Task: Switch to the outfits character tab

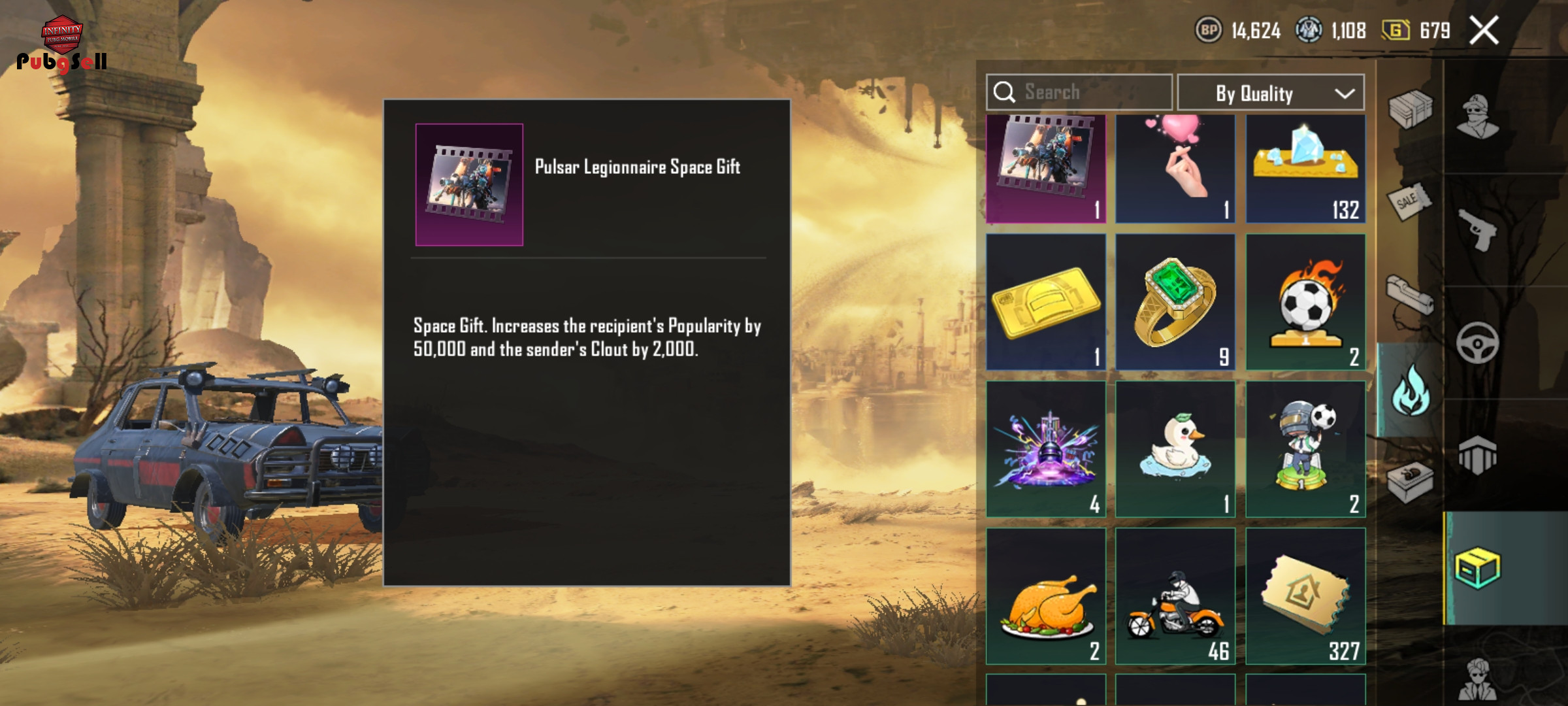Action: pos(1478,118)
